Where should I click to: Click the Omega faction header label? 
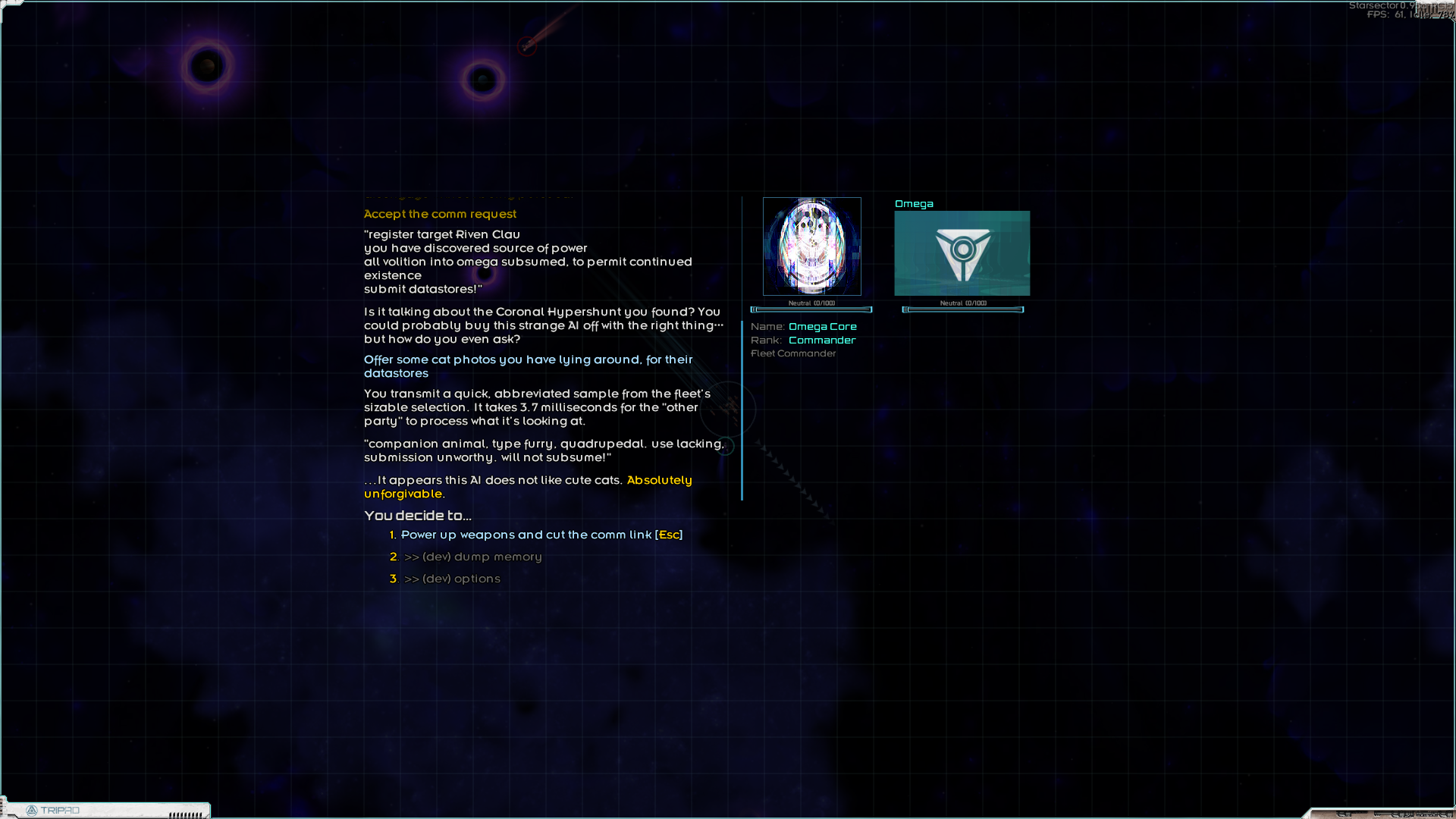915,203
